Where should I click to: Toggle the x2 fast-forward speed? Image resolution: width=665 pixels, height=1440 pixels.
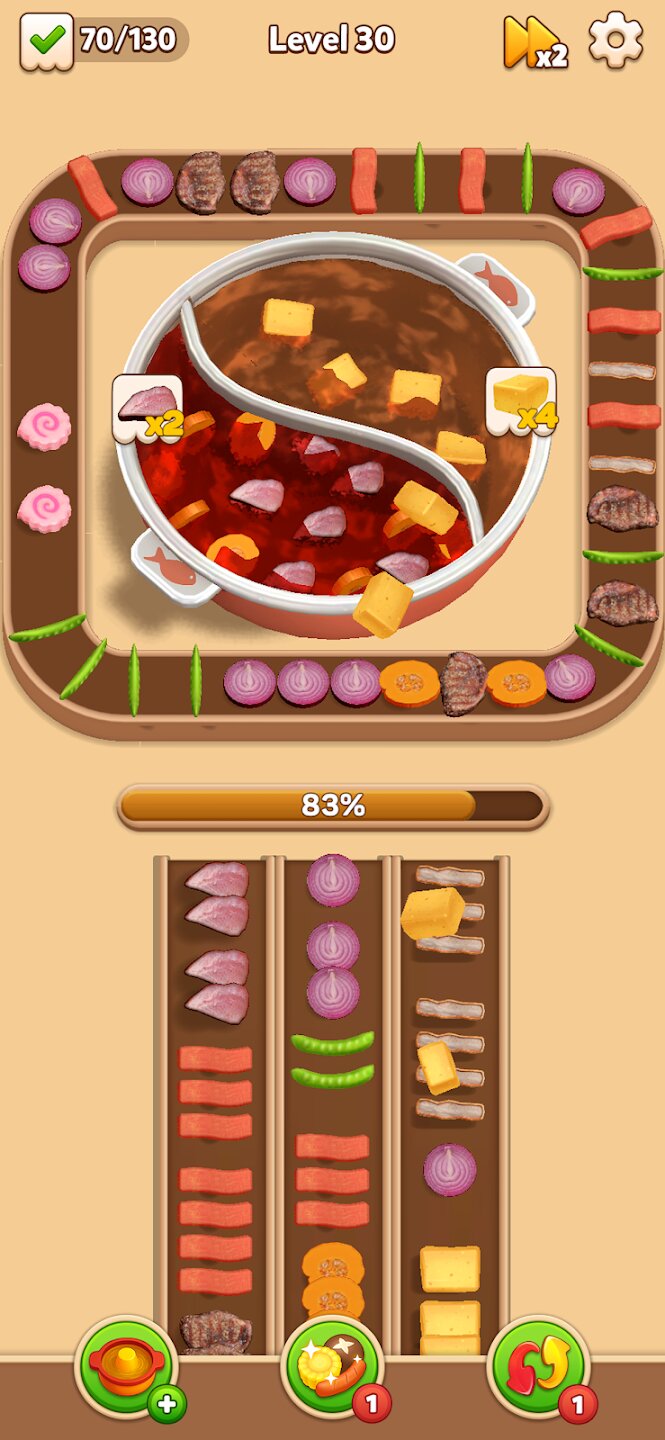click(534, 43)
